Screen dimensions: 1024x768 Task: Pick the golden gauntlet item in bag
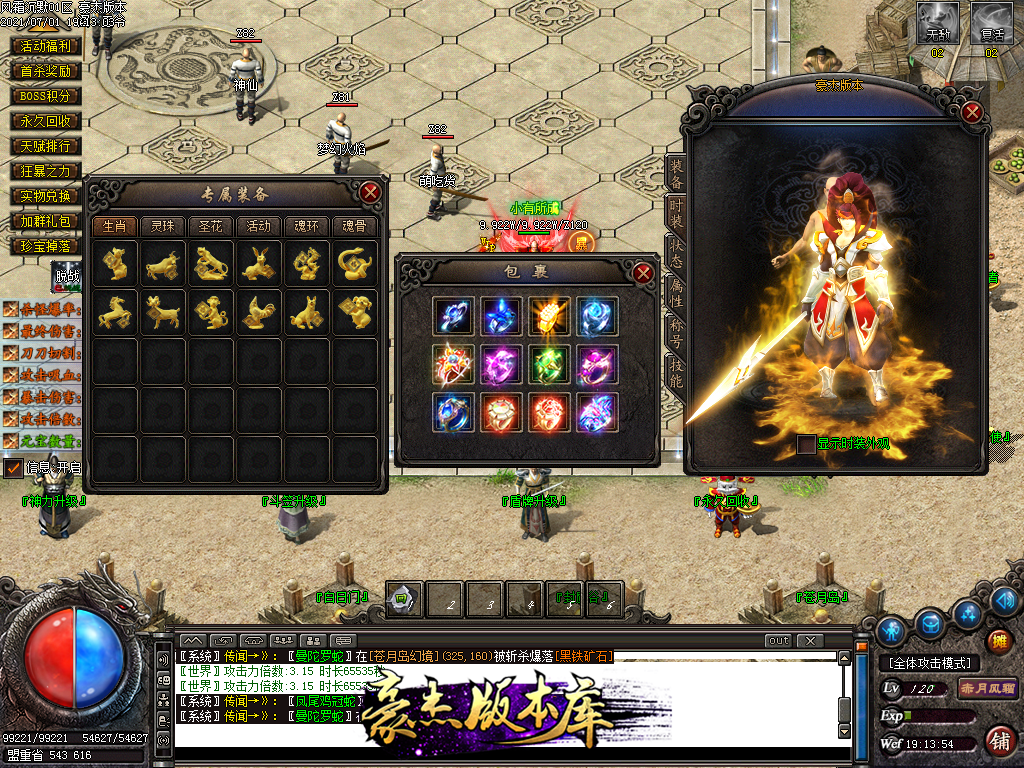click(x=549, y=316)
